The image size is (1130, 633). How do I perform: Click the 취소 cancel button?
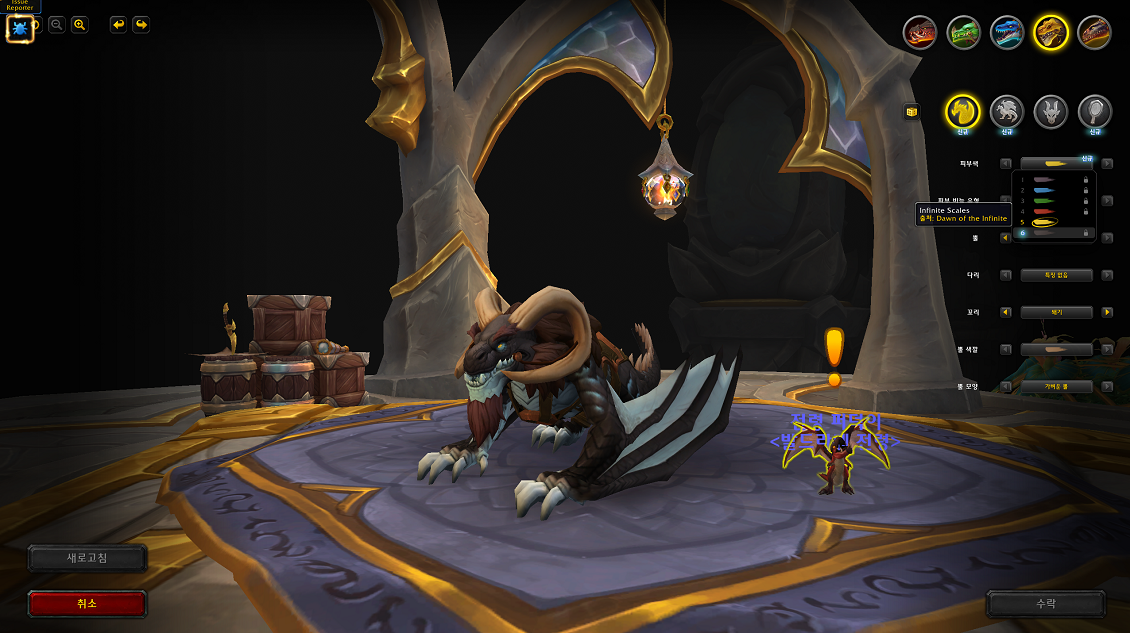click(87, 604)
